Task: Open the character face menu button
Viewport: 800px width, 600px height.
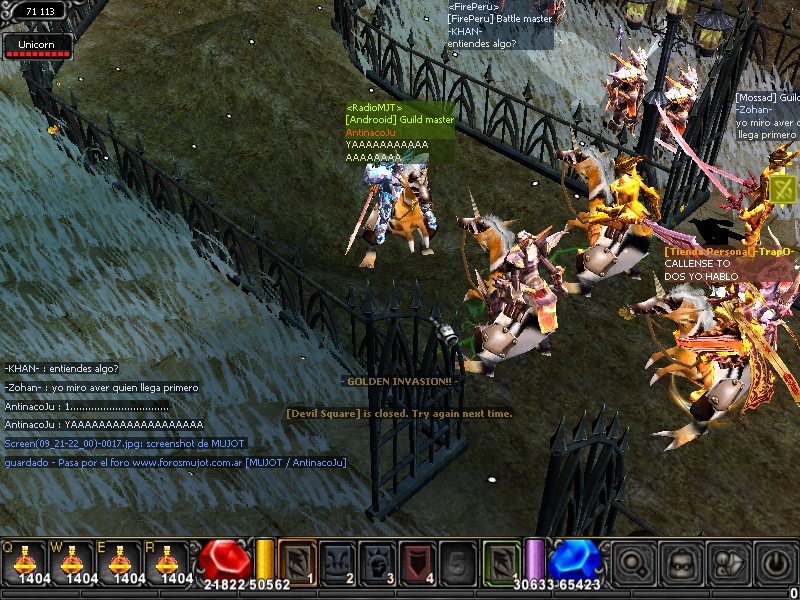Action: [681, 563]
